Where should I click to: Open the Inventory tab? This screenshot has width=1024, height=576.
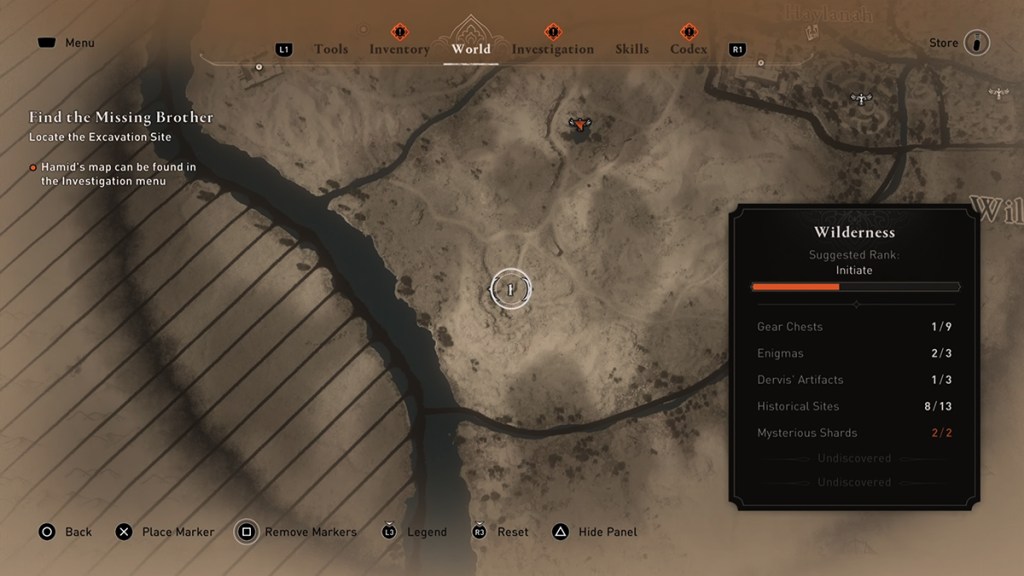tap(399, 49)
